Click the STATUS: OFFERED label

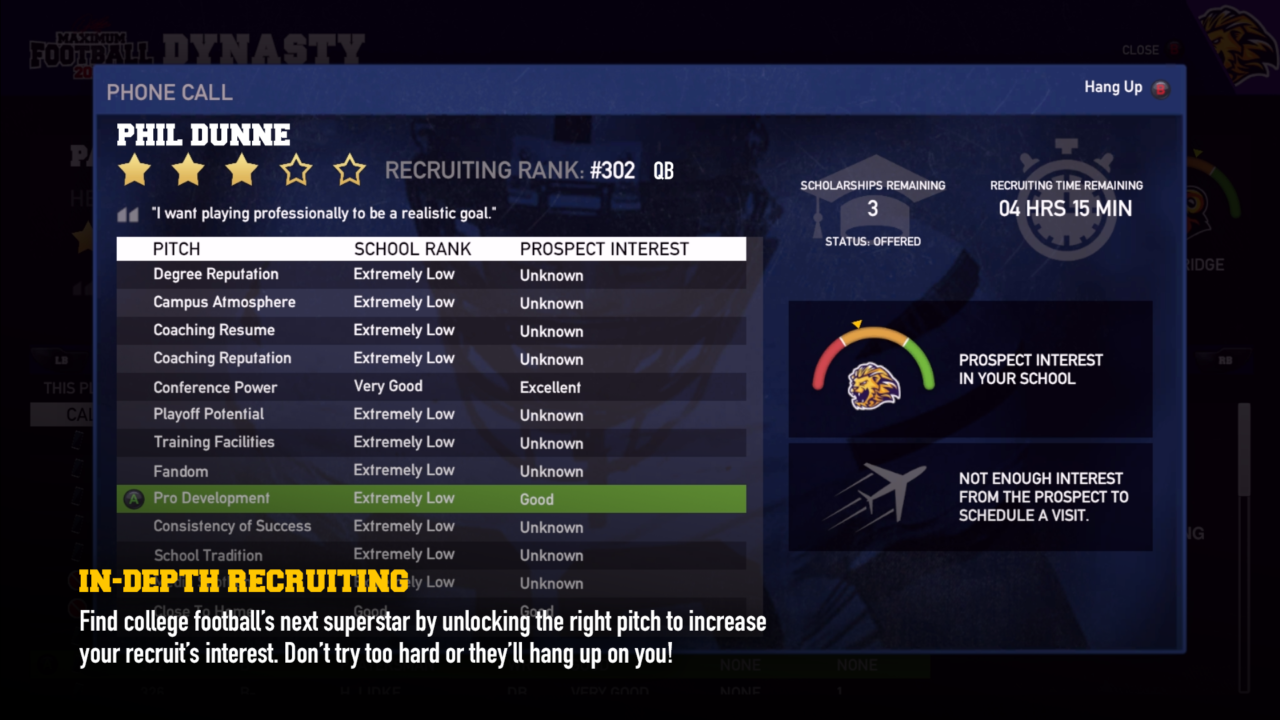(872, 241)
